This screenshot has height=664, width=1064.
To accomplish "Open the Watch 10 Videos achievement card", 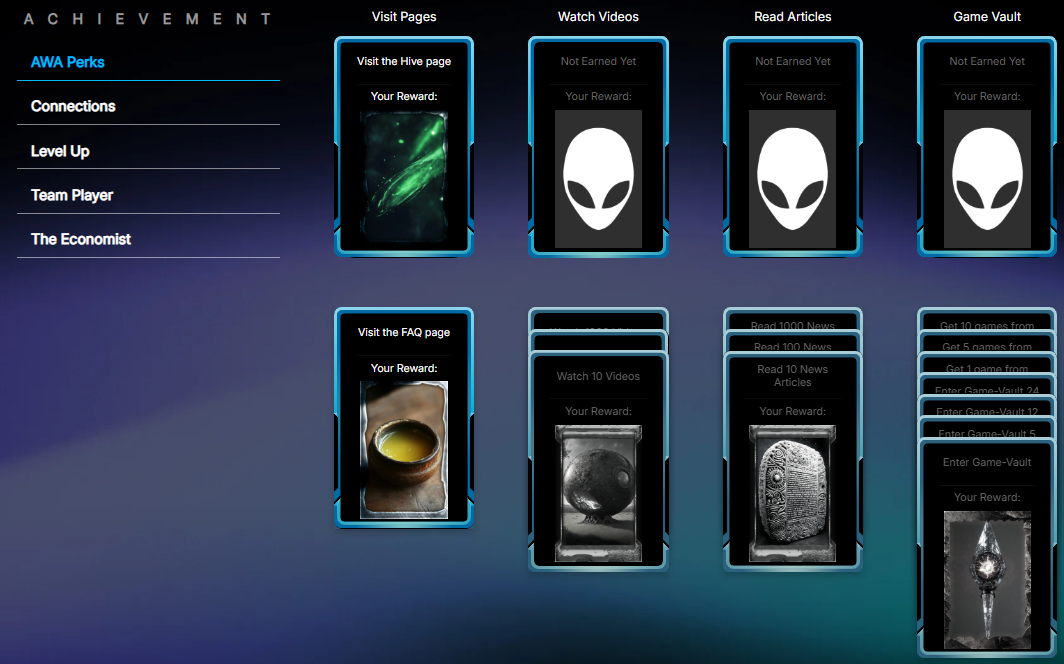I will click(598, 460).
